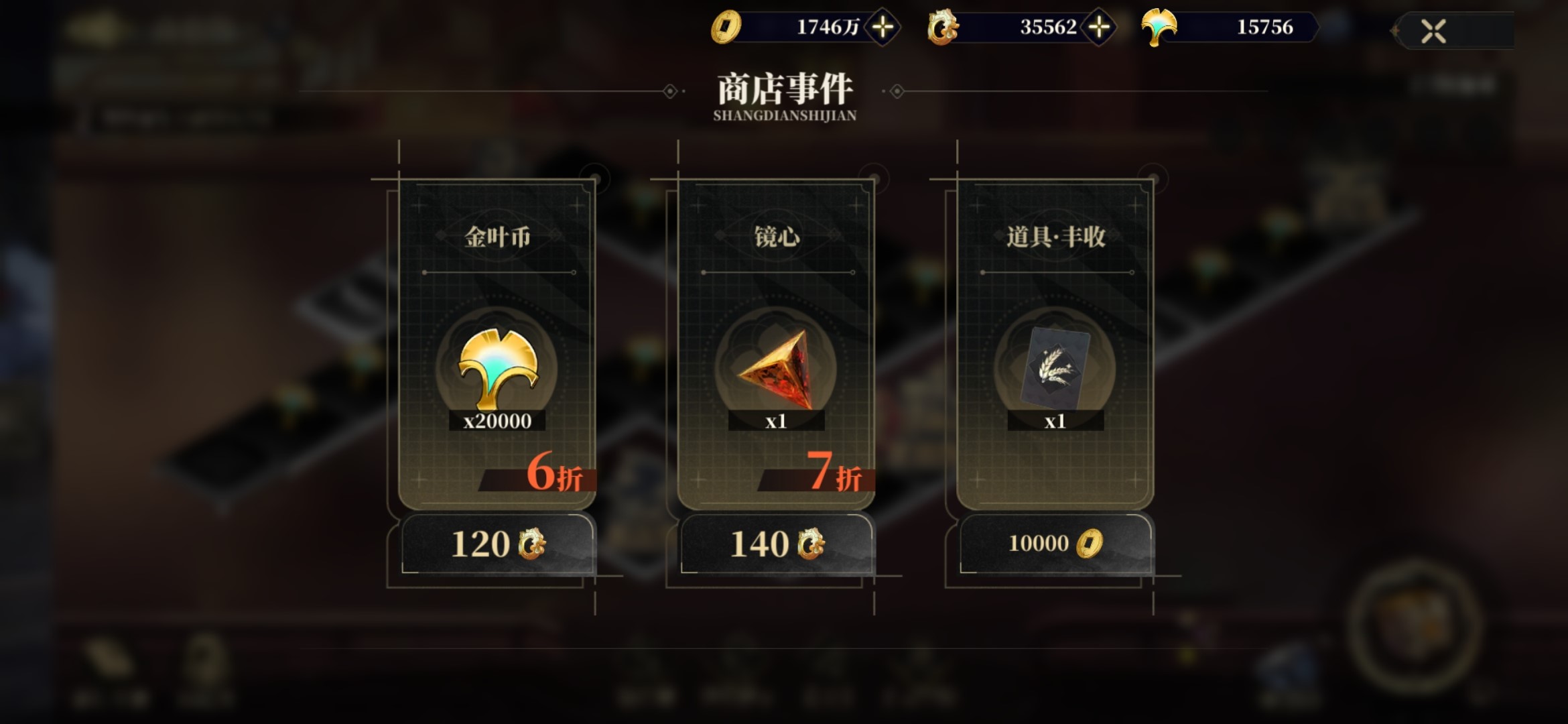Add more gold coins via plus button
Viewport: 1568px width, 724px height.
tap(883, 27)
